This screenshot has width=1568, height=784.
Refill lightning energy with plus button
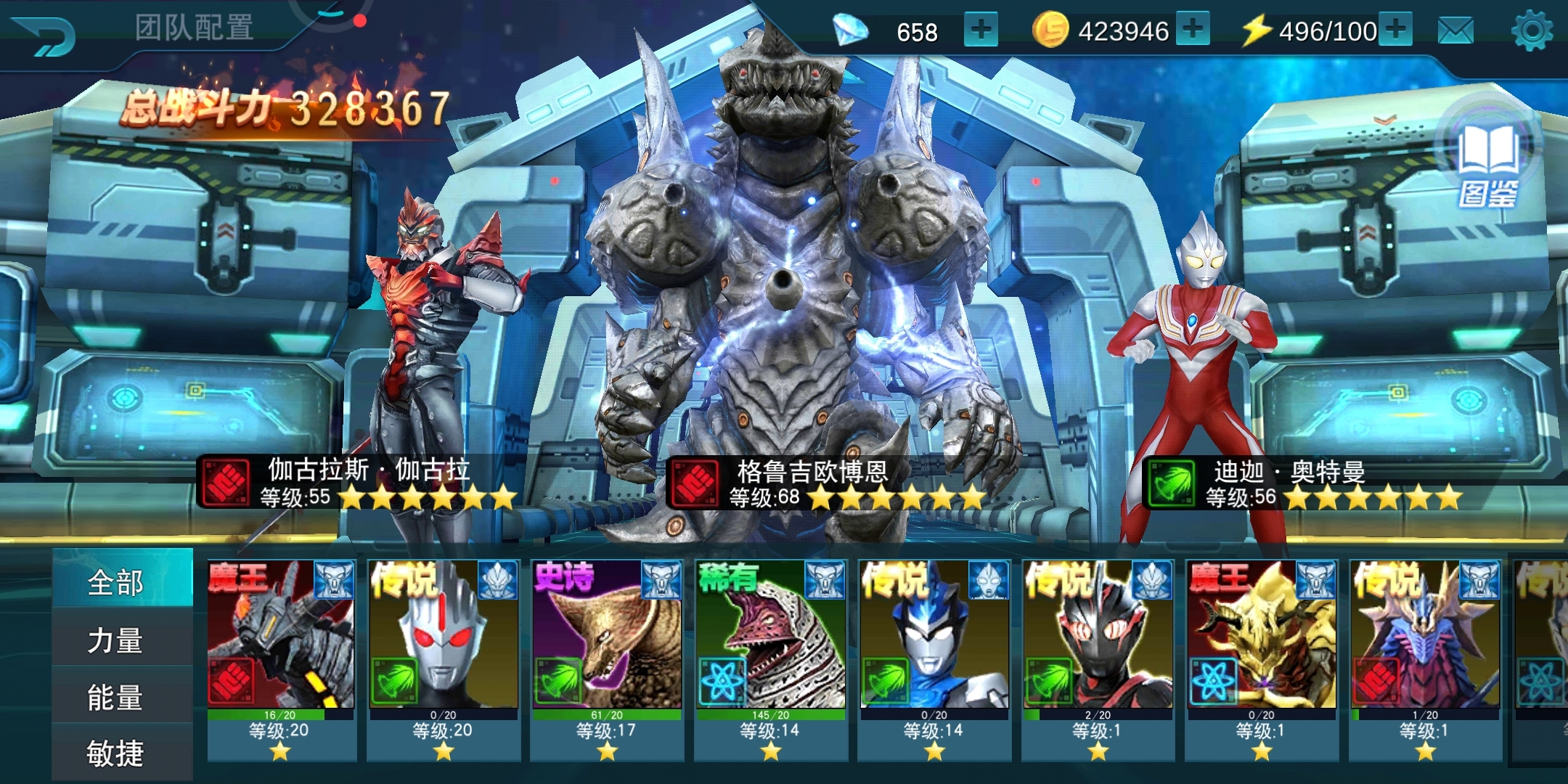[1395, 30]
